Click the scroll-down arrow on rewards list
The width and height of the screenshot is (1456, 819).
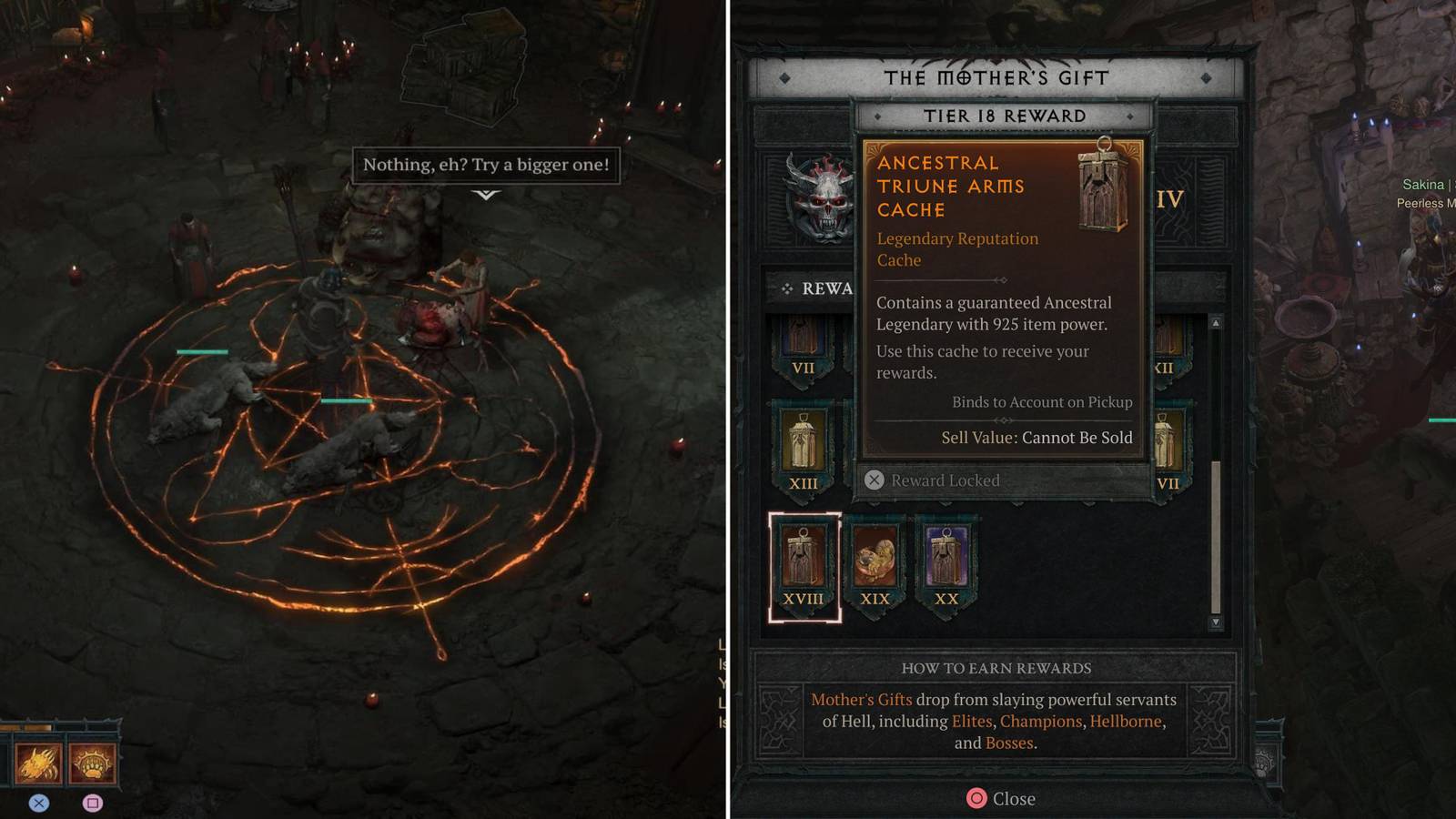pyautogui.click(x=1214, y=623)
